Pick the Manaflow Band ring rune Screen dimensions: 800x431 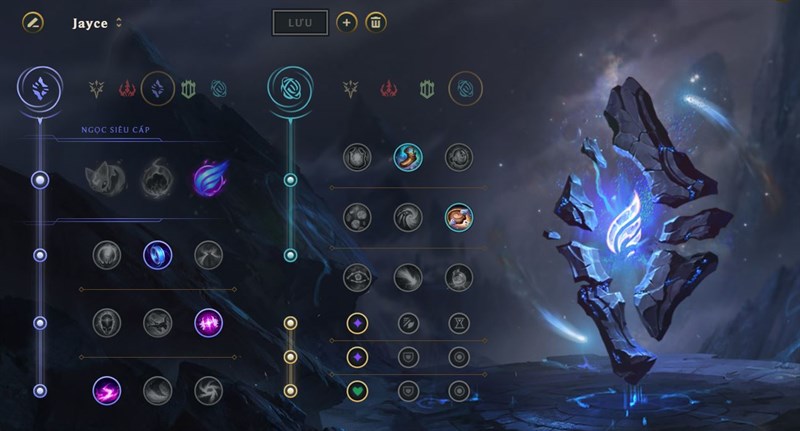(158, 255)
